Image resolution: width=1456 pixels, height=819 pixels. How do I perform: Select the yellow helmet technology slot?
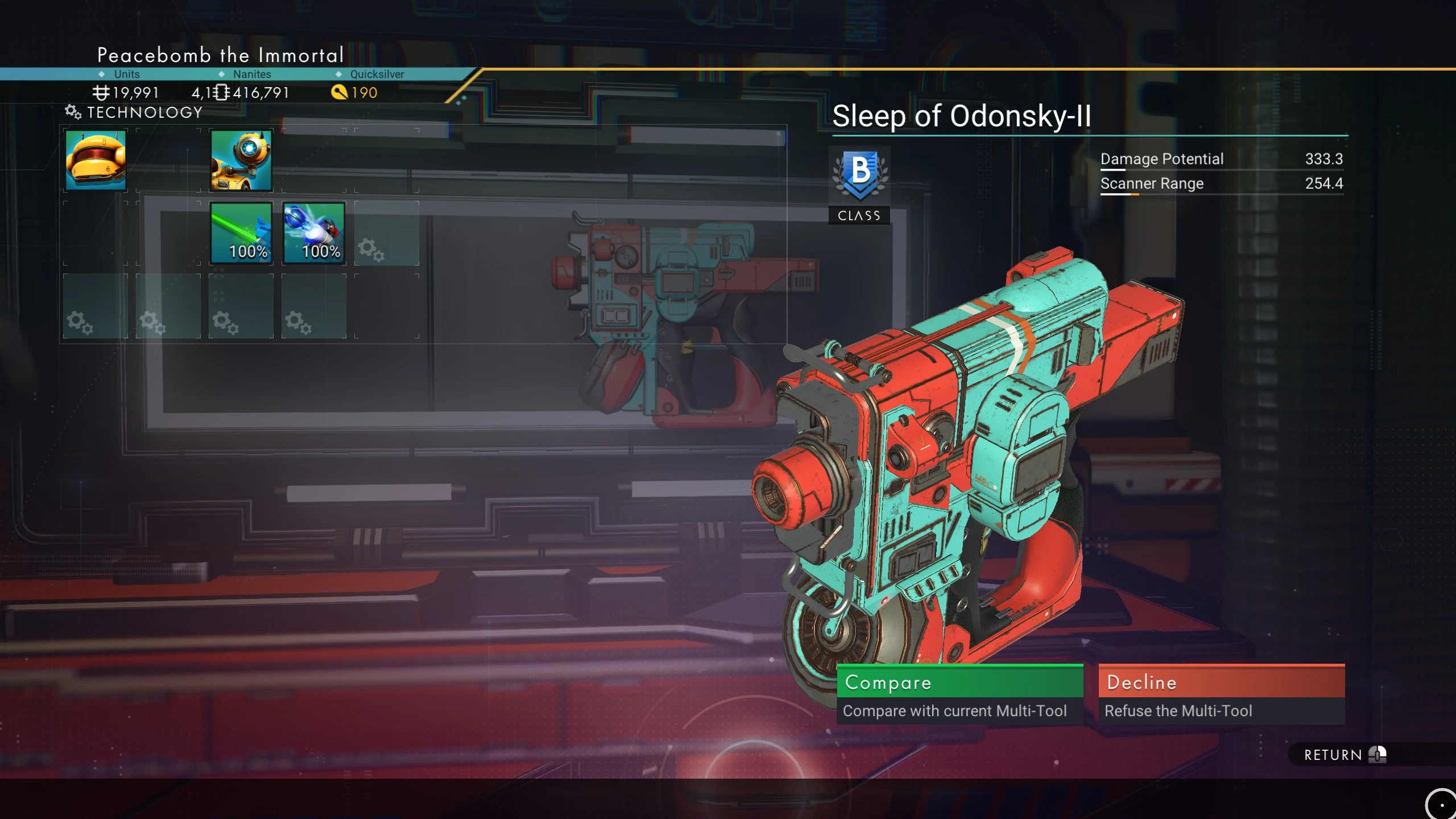tap(96, 160)
